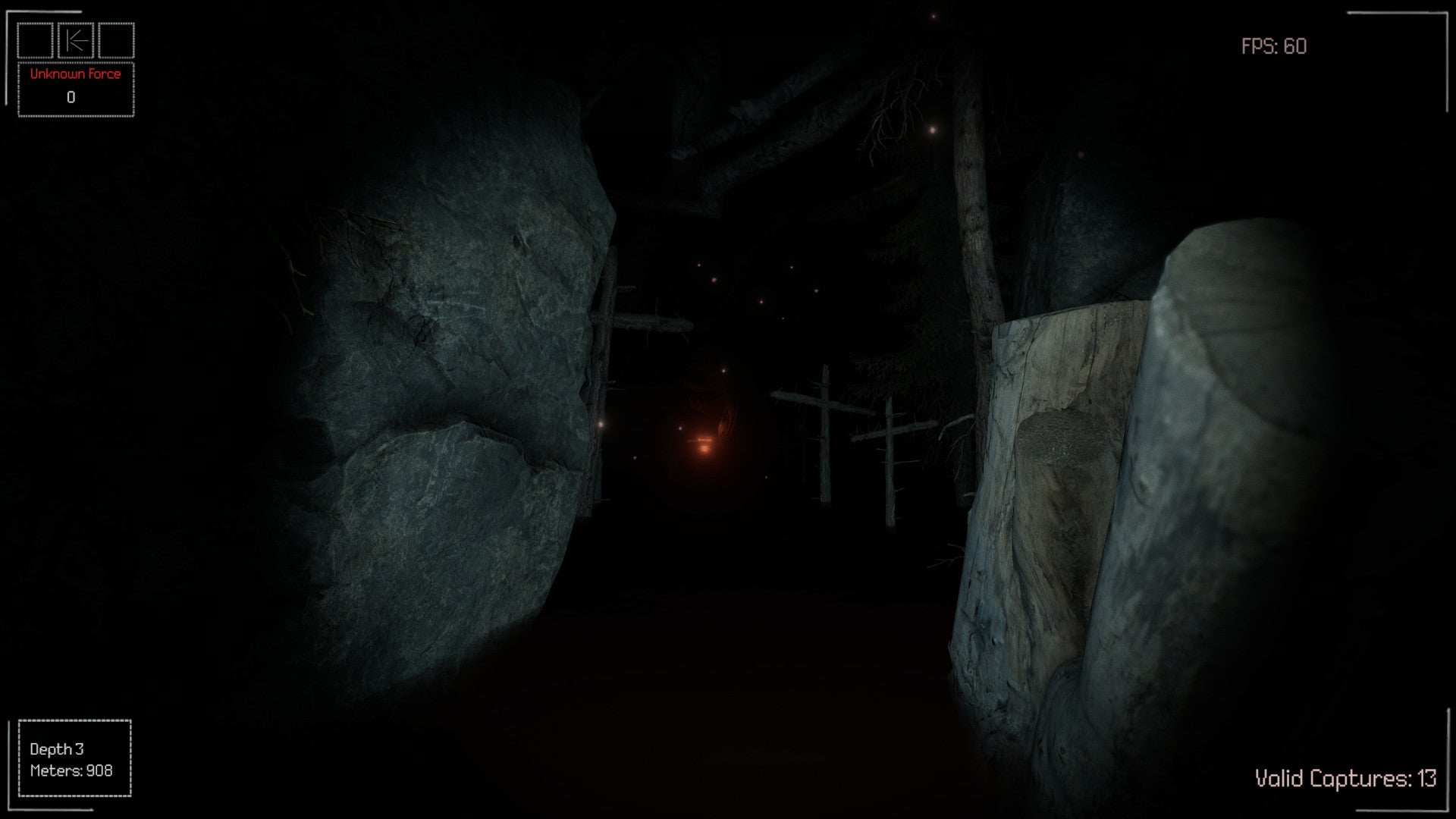Click the Unknown Force panel
1456x819 pixels.
point(76,89)
